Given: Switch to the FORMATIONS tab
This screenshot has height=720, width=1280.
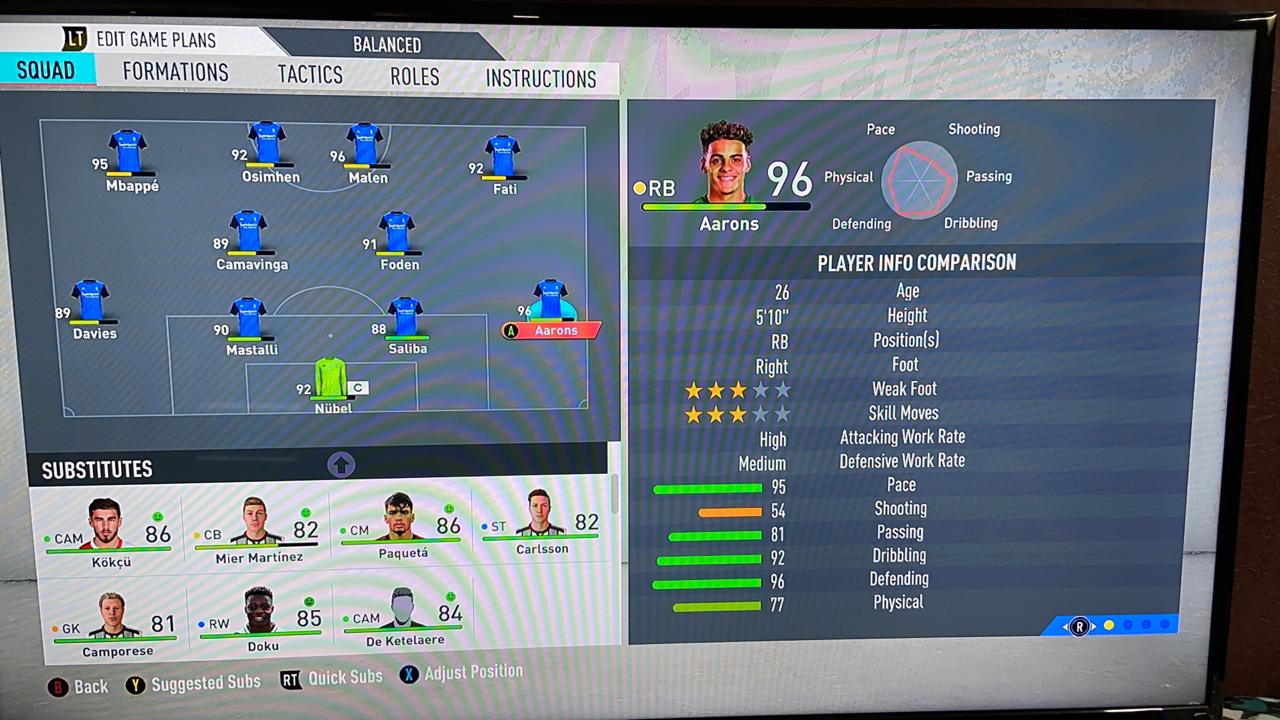Looking at the screenshot, I should tap(175, 72).
